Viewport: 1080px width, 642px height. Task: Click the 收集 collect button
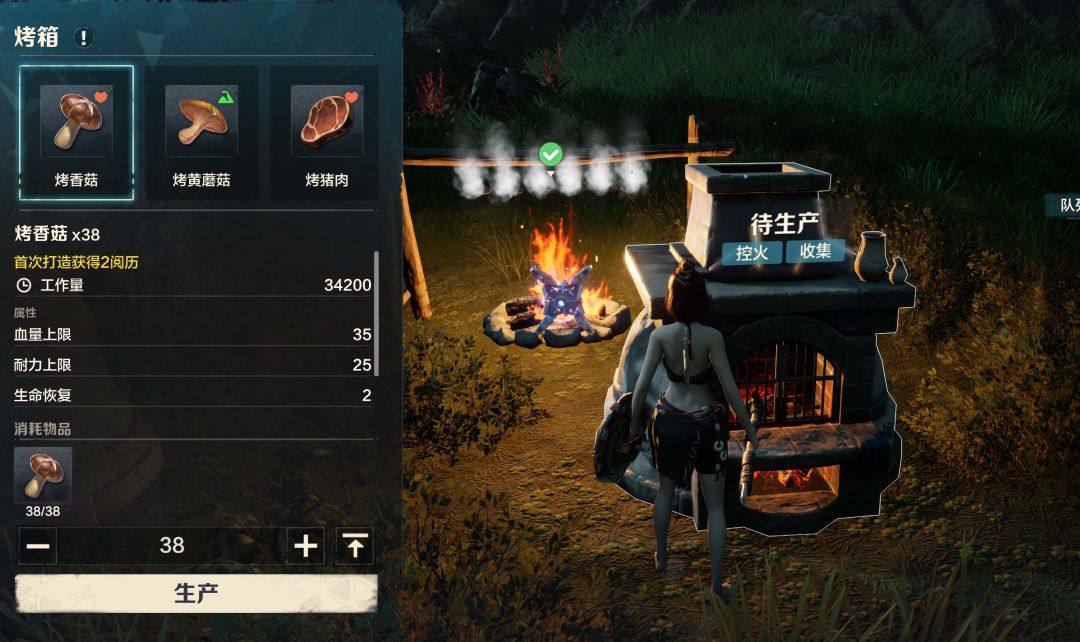pyautogui.click(x=815, y=252)
